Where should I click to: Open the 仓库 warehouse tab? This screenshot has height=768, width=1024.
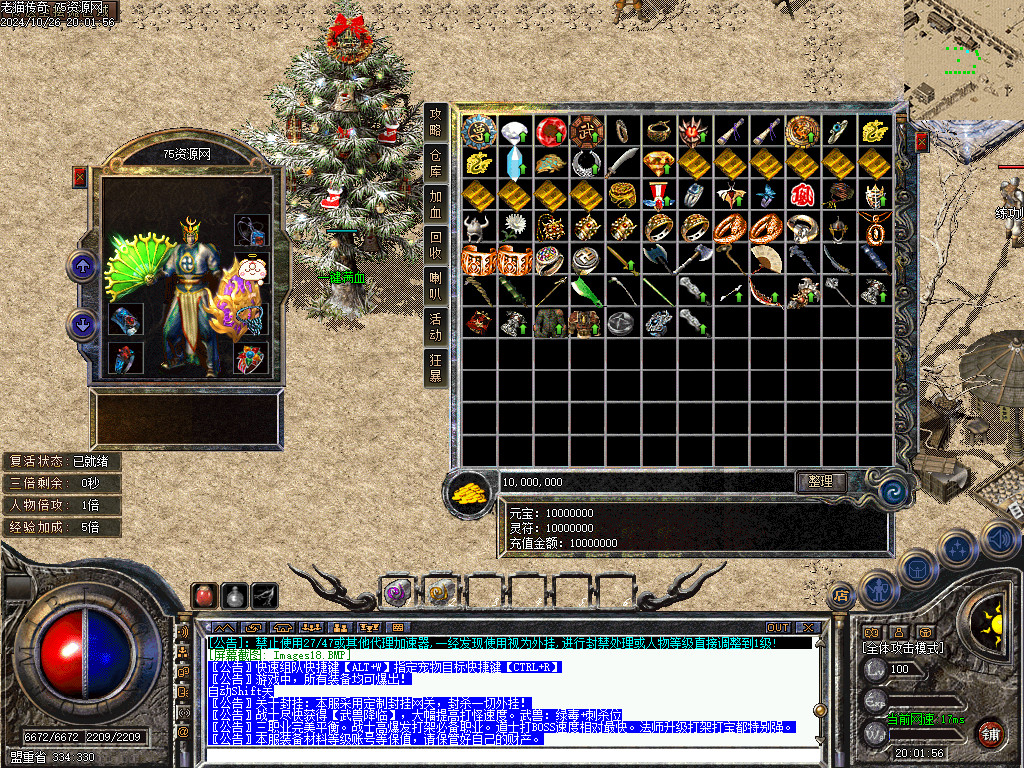[x=435, y=163]
